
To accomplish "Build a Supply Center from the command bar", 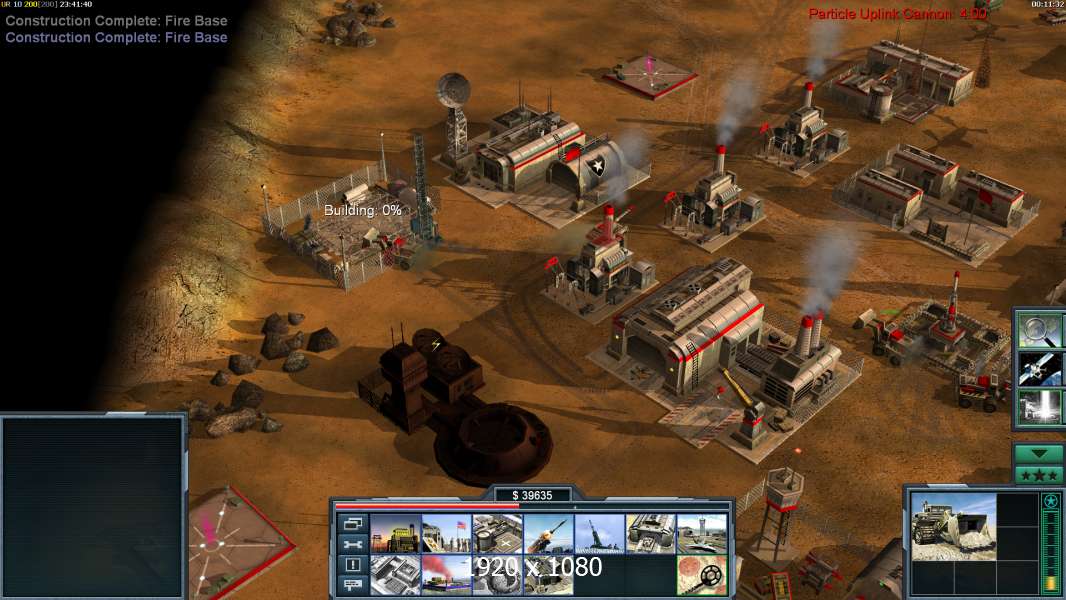I will (498, 534).
